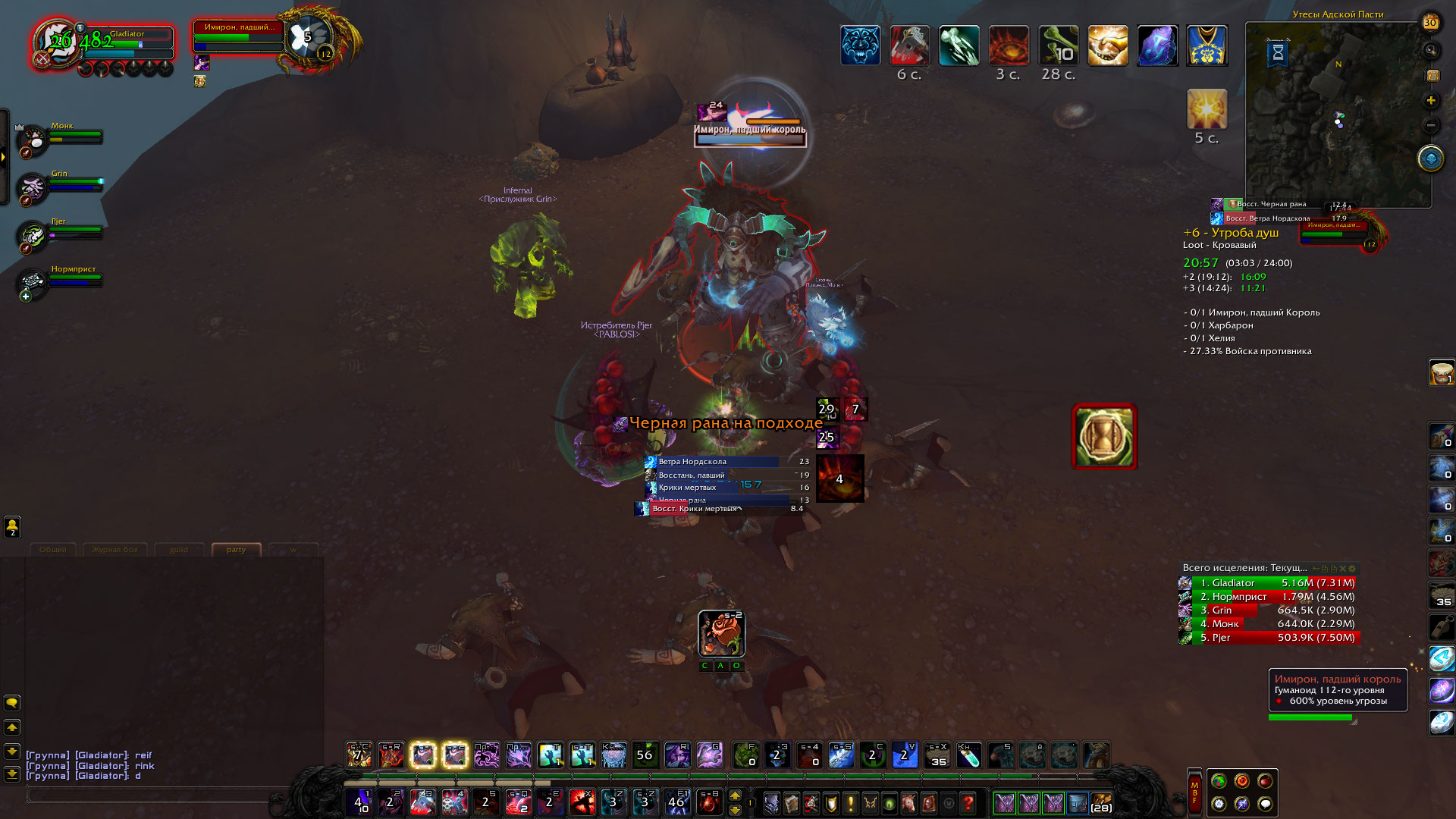Open the minimap tracking magnifier button
The height and width of the screenshot is (819, 1456).
tap(1431, 51)
